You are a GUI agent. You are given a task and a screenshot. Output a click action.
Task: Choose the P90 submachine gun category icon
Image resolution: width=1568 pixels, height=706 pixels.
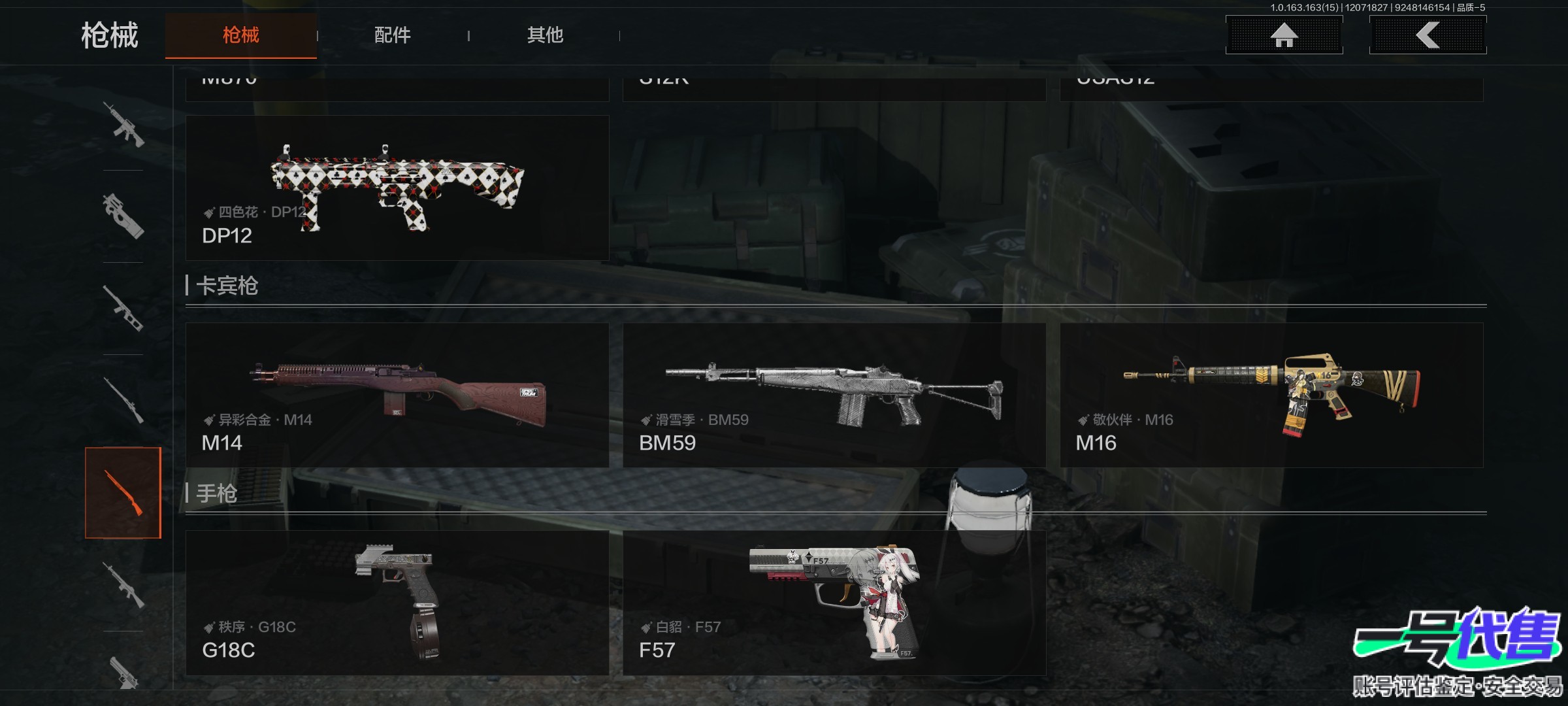coord(123,216)
